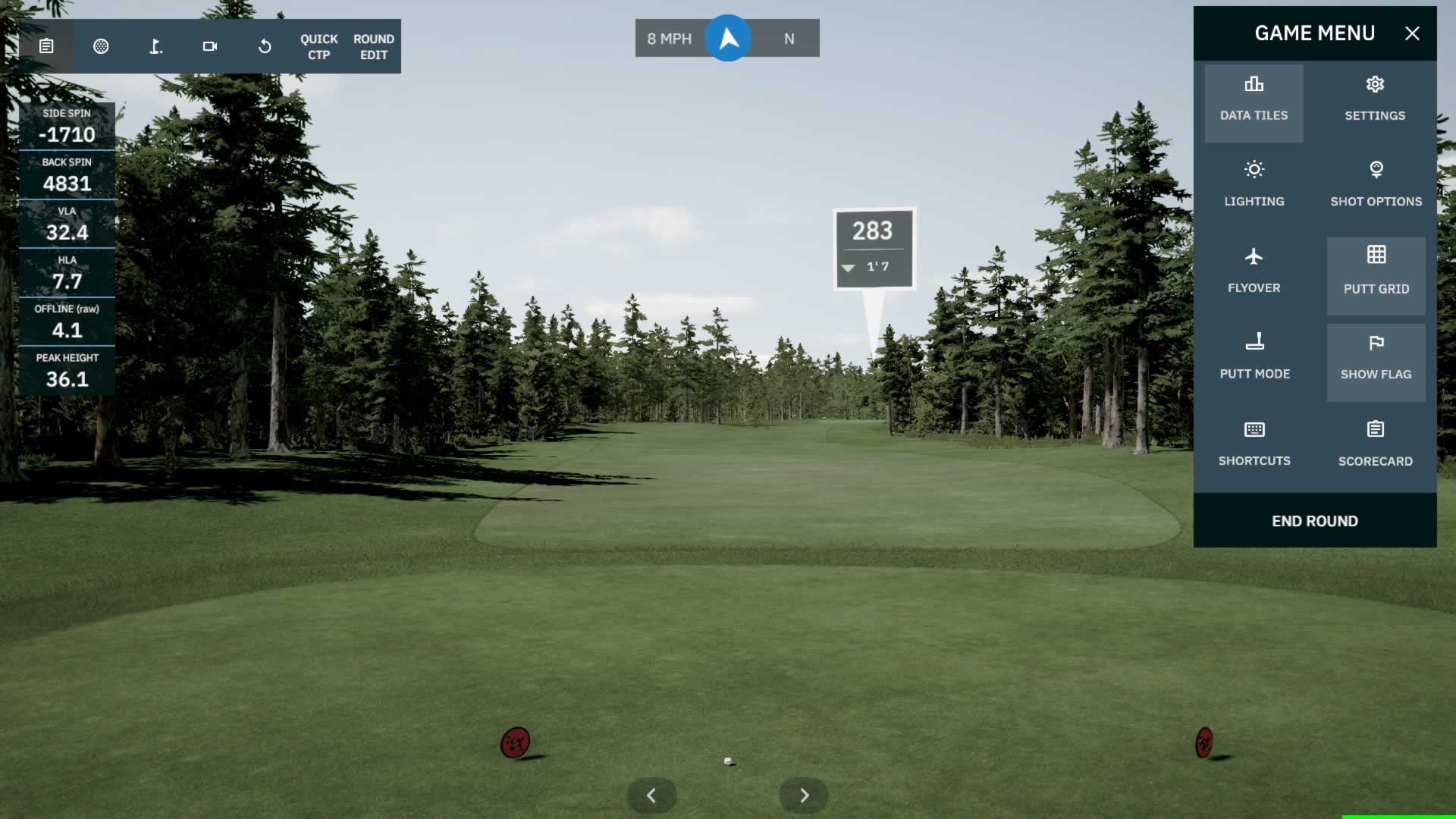Open the Scorecard from the game menu
This screenshot has width=1456, height=819.
pos(1375,444)
